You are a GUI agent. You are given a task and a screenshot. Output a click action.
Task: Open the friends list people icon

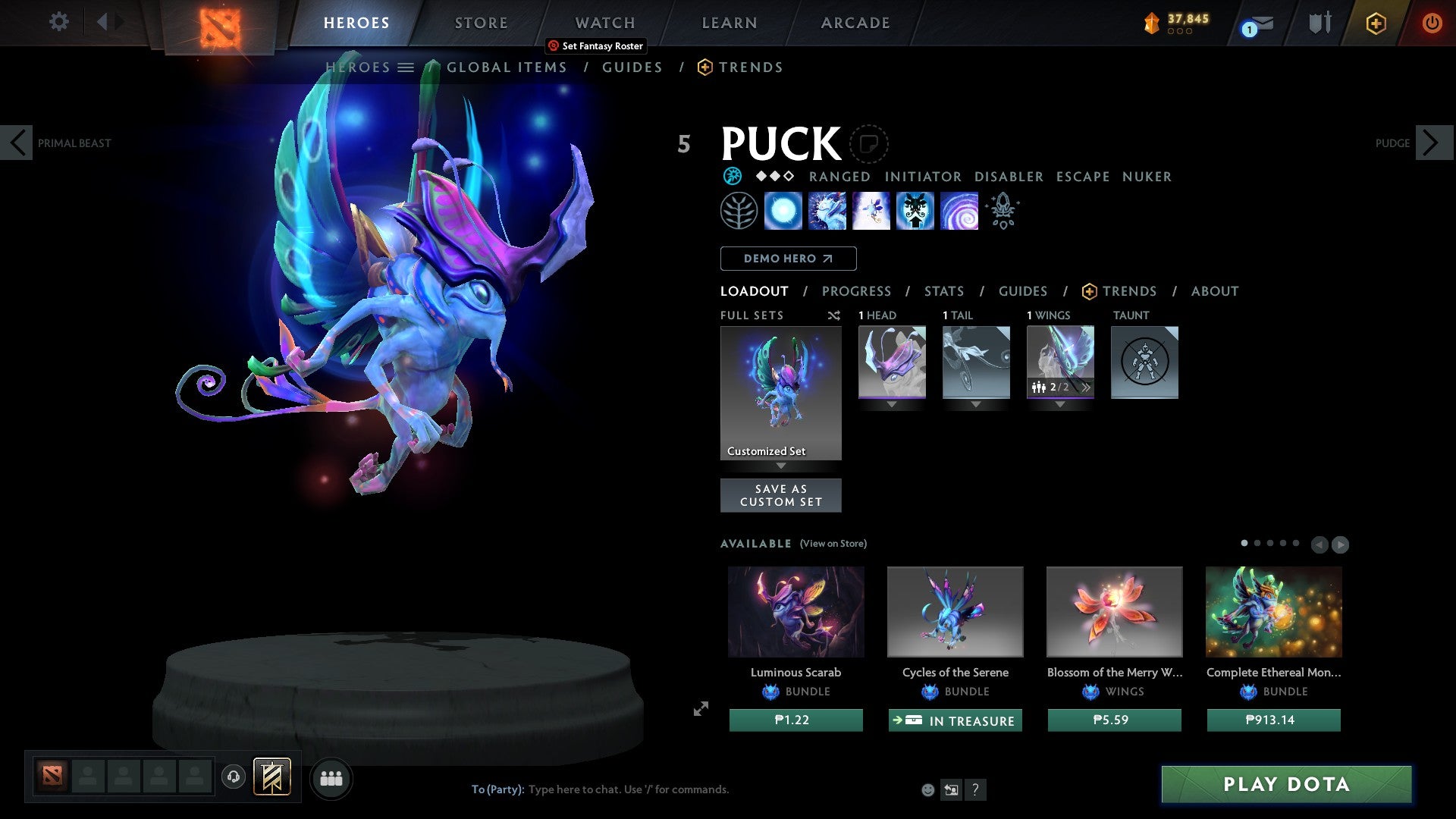click(331, 777)
